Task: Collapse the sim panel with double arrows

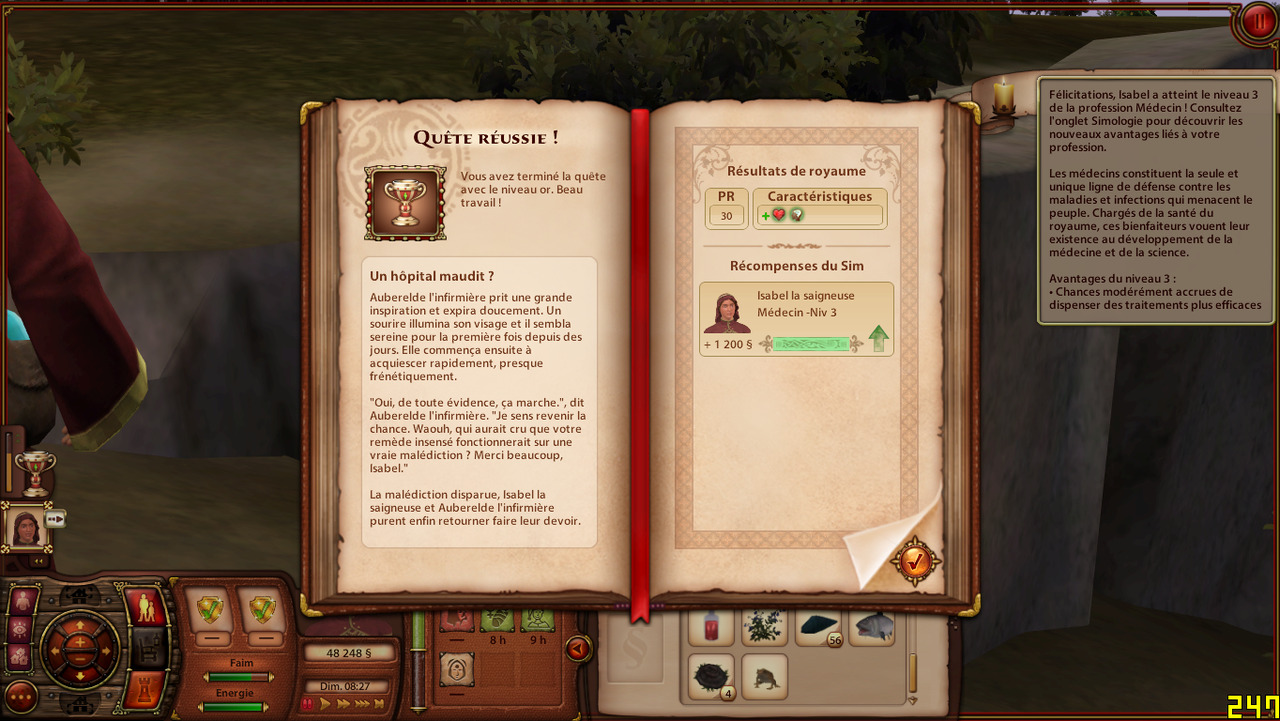Action: [x=40, y=562]
